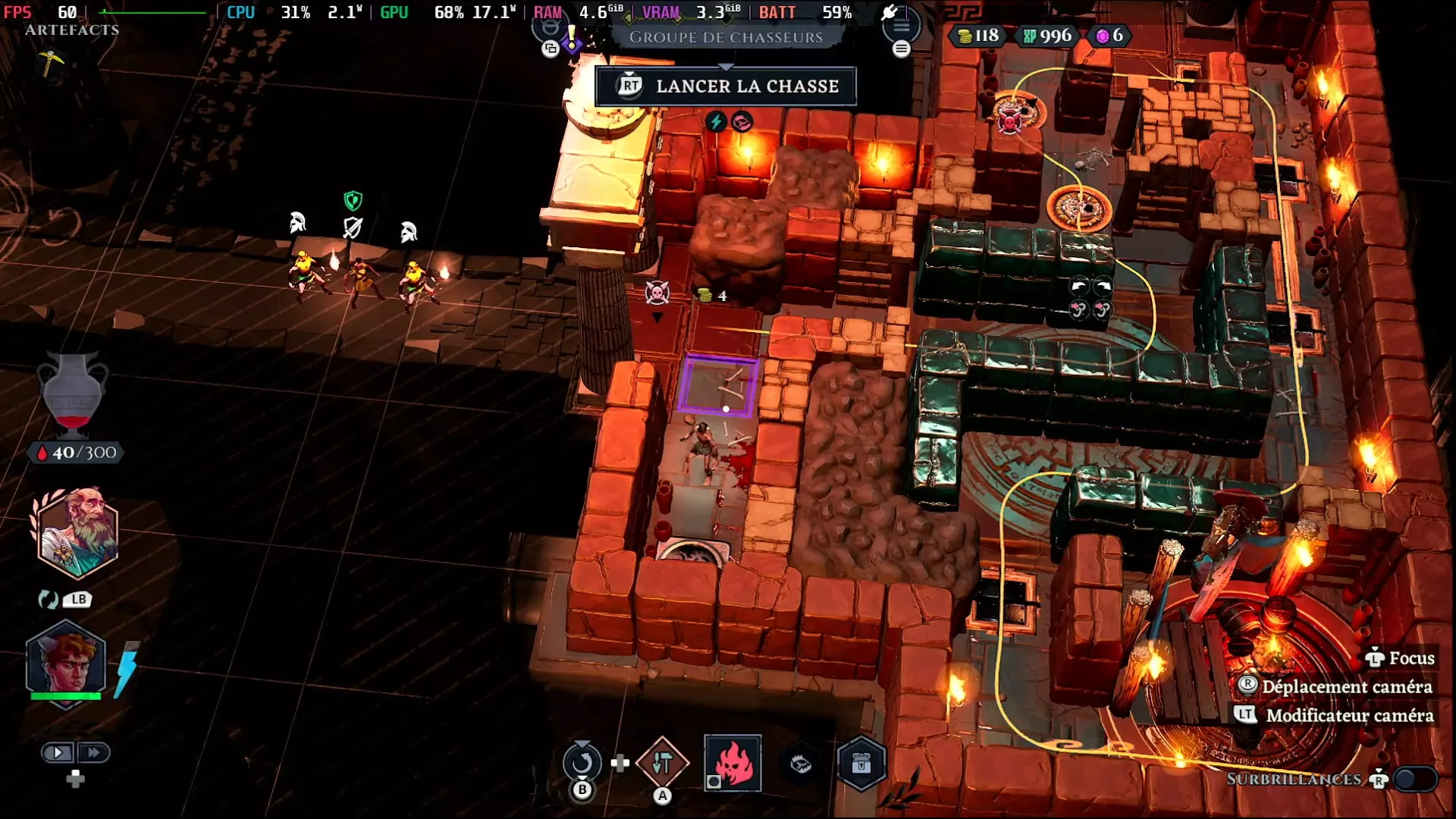Select the spiked jaw trap hexagon icon
This screenshot has height=819, width=1456.
point(801,764)
